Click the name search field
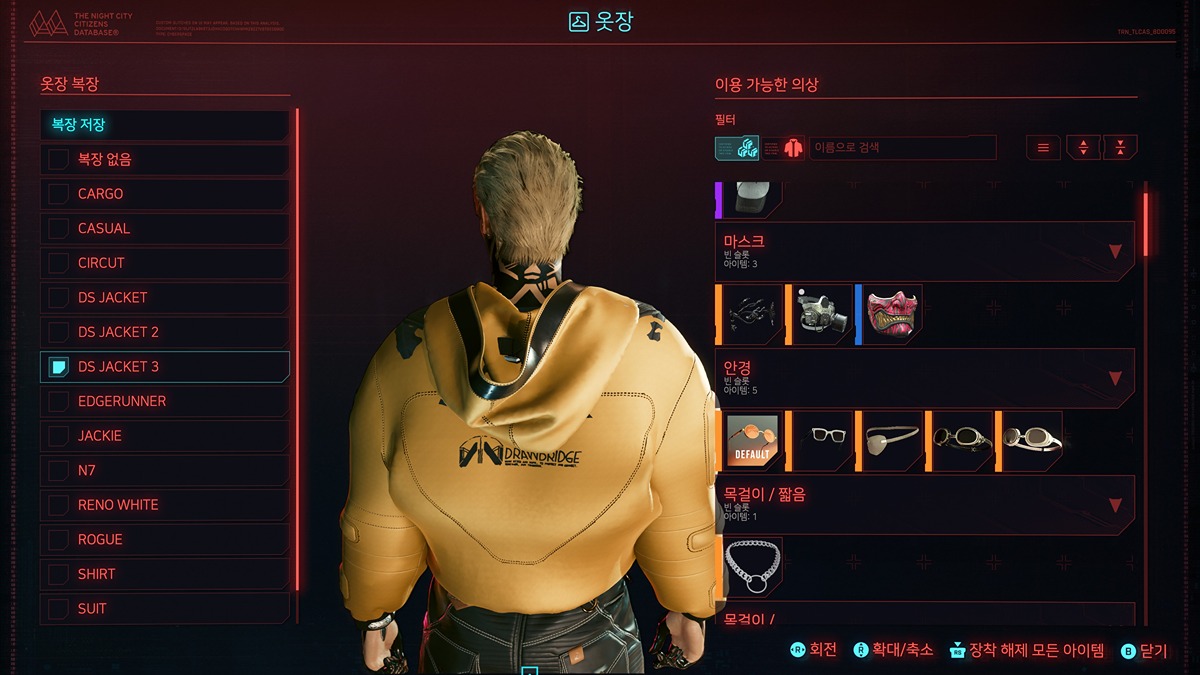Image resolution: width=1200 pixels, height=675 pixels. pos(902,148)
